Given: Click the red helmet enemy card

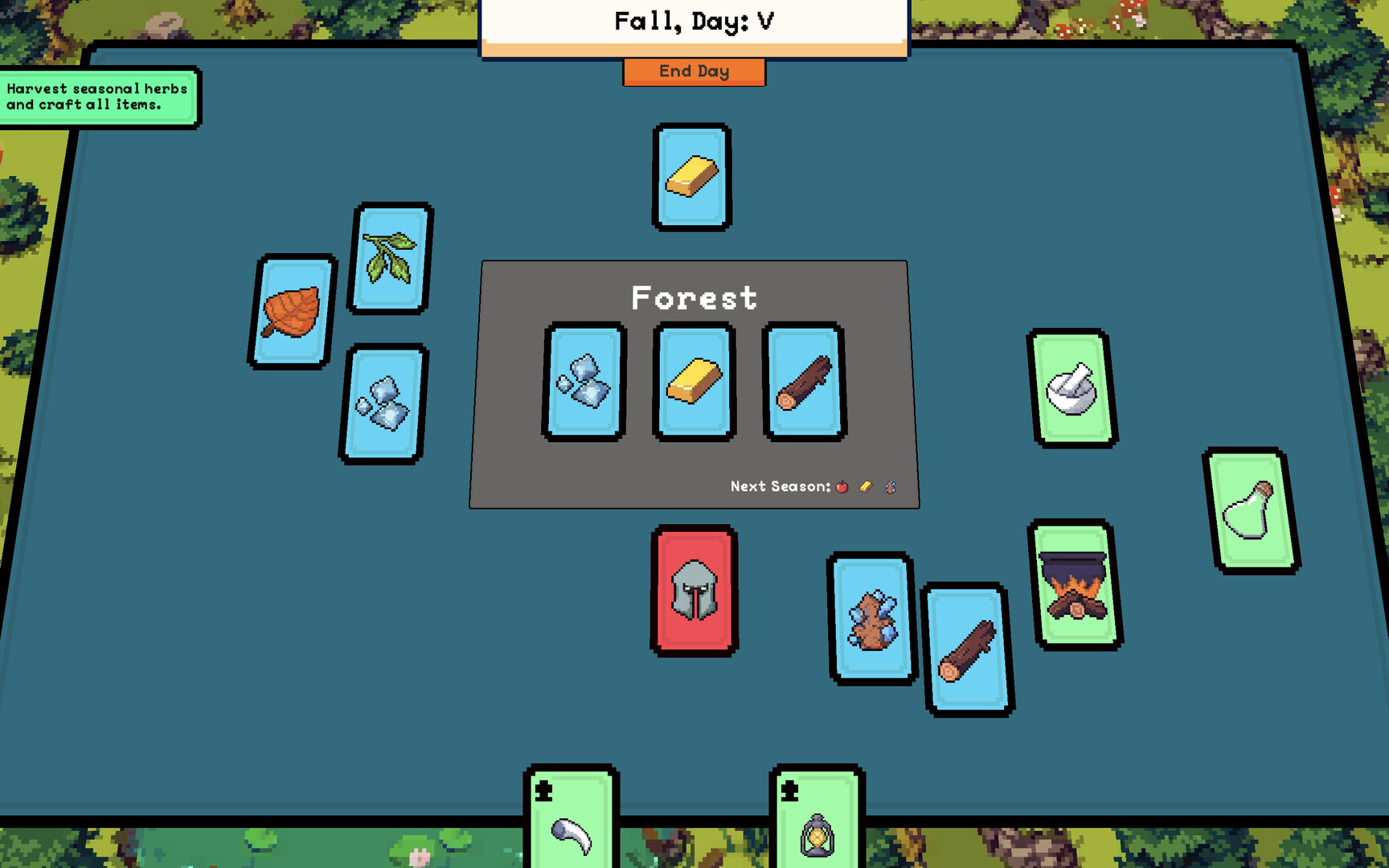Looking at the screenshot, I should tap(693, 589).
